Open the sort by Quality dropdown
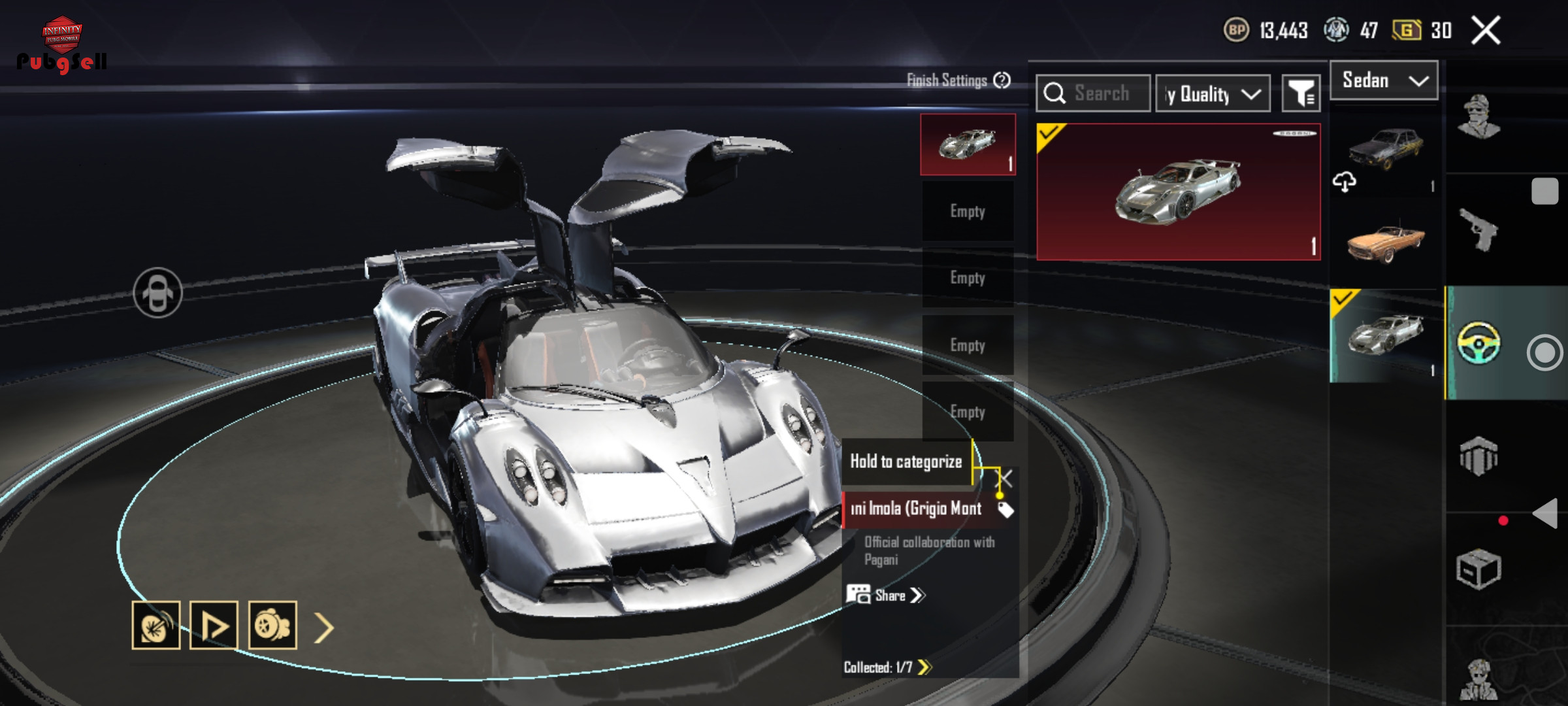1568x706 pixels. click(x=1213, y=94)
